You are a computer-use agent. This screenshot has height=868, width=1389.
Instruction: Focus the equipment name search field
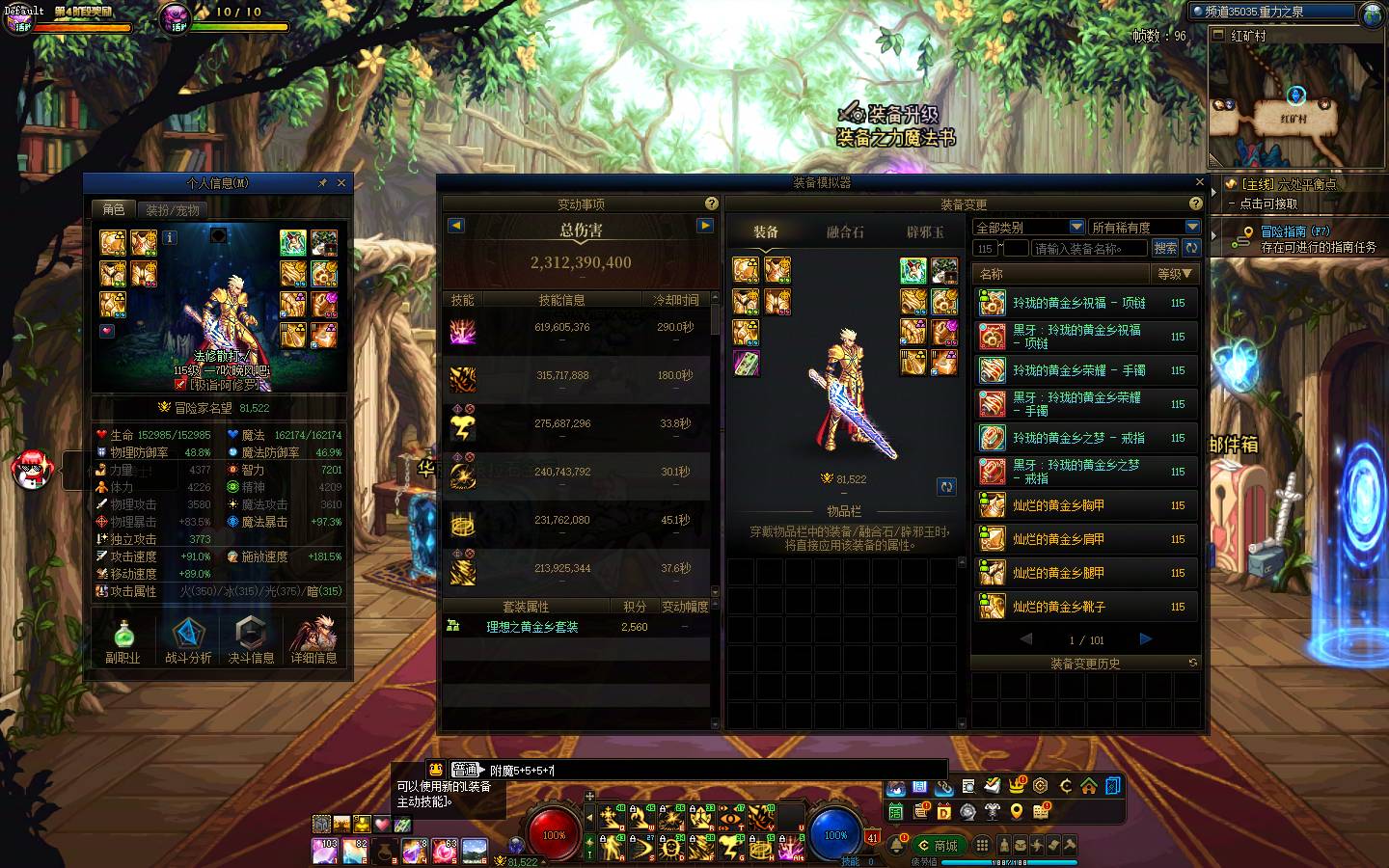1089,248
